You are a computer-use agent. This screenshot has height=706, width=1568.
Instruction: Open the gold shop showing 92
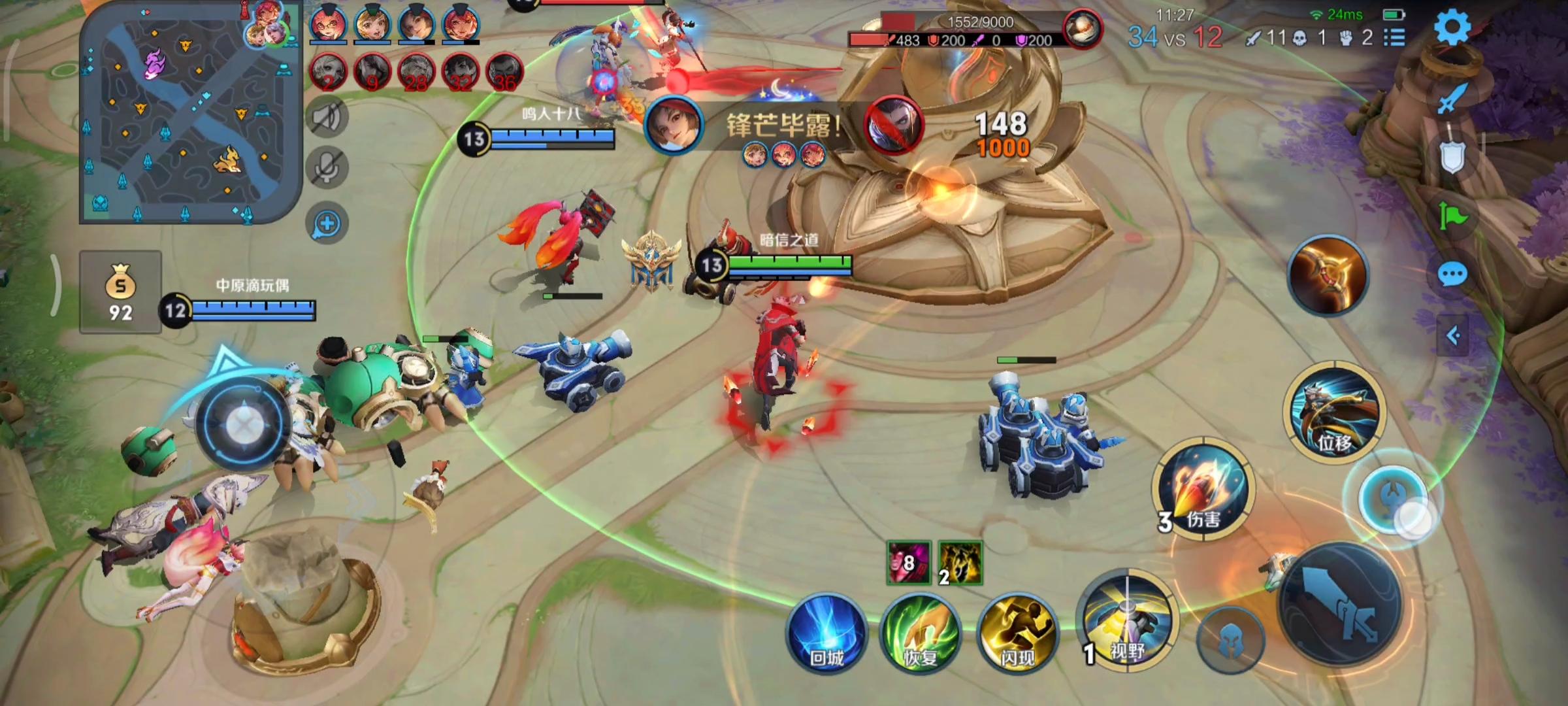point(121,292)
